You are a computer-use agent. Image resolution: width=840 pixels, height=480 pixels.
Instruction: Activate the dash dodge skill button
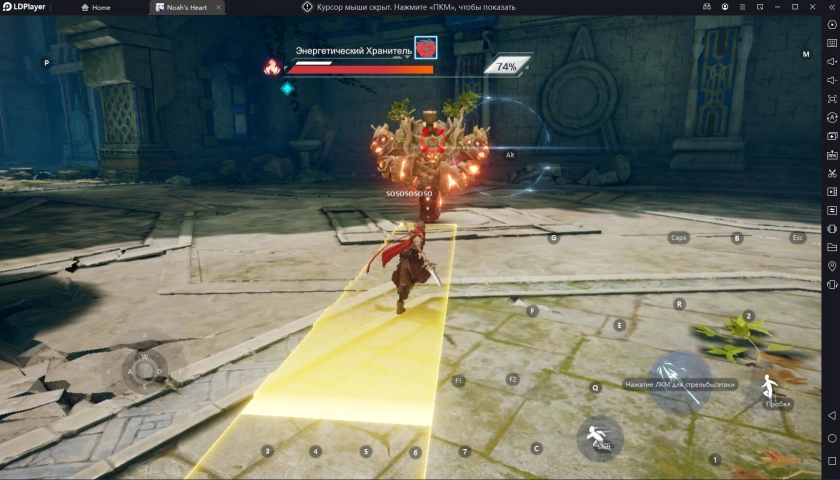(x=599, y=438)
